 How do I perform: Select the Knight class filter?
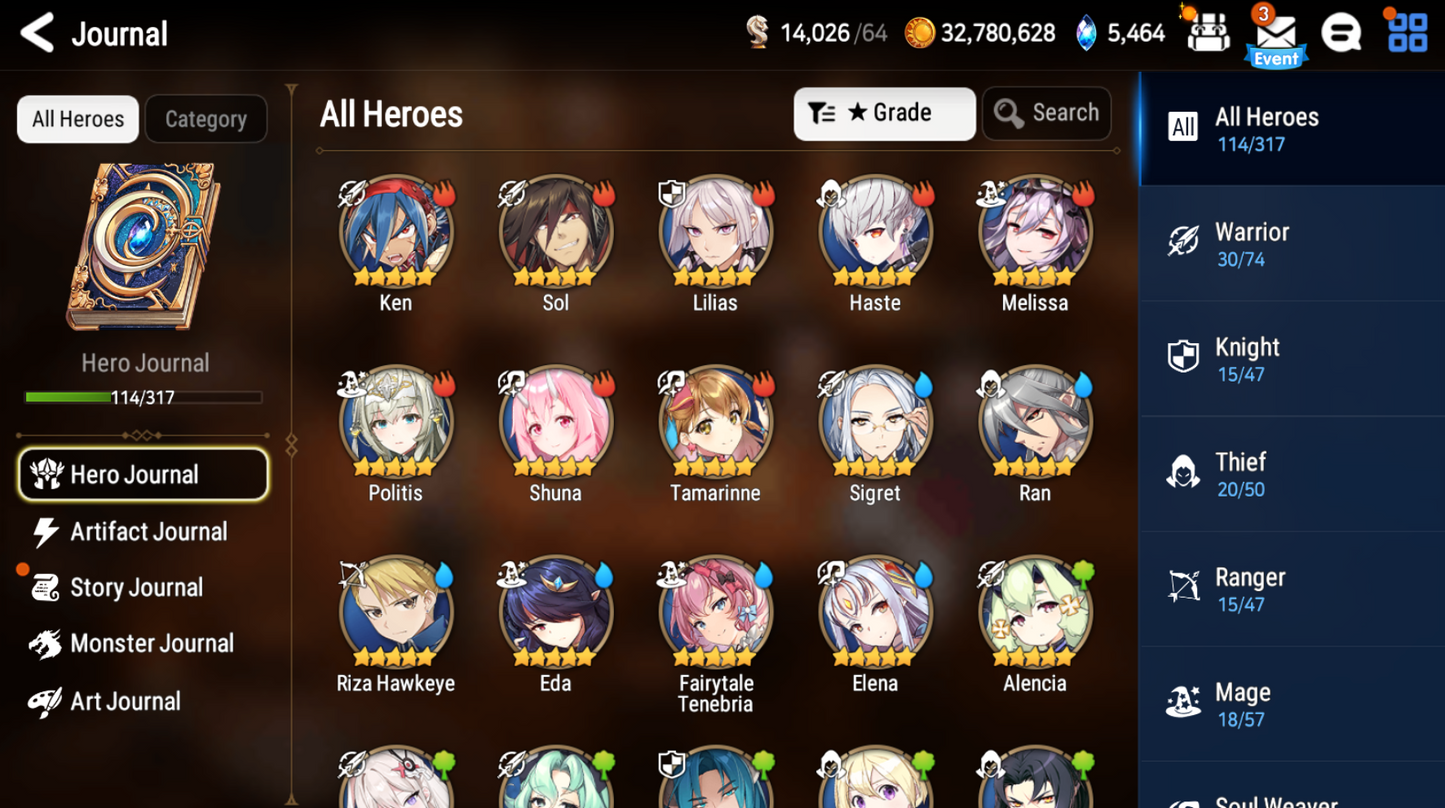(1290, 358)
